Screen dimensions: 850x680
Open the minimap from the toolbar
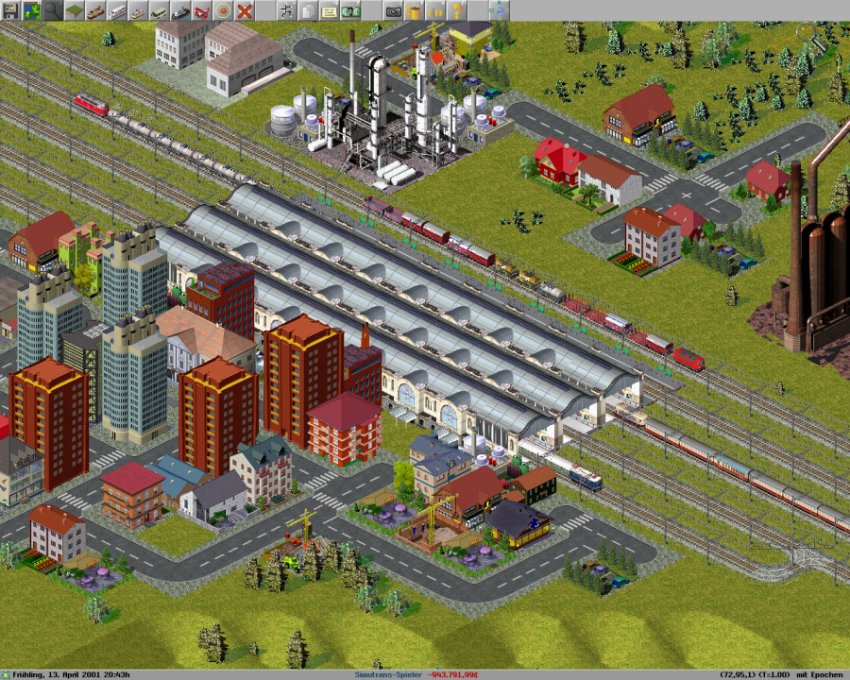(x=31, y=10)
